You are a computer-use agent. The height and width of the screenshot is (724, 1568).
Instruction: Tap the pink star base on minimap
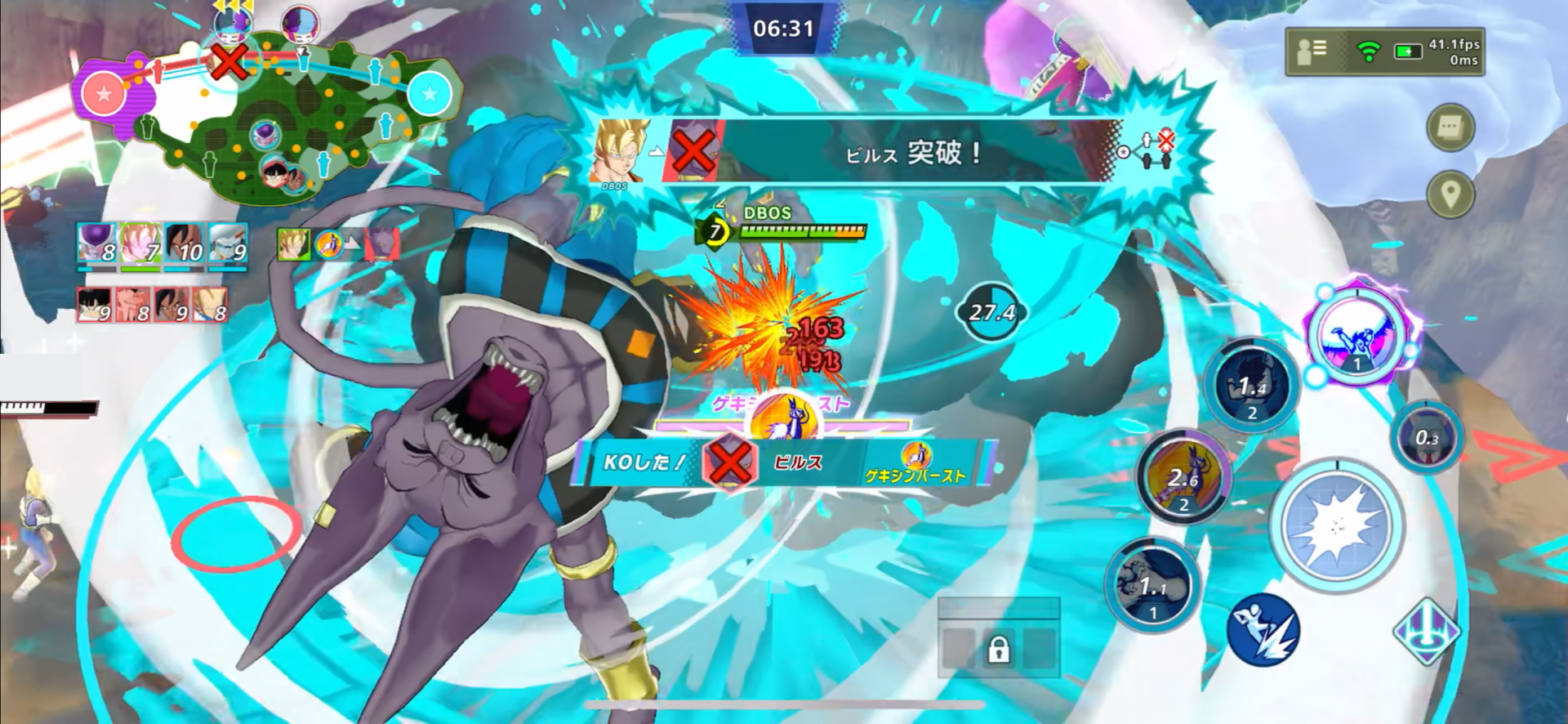point(104,94)
